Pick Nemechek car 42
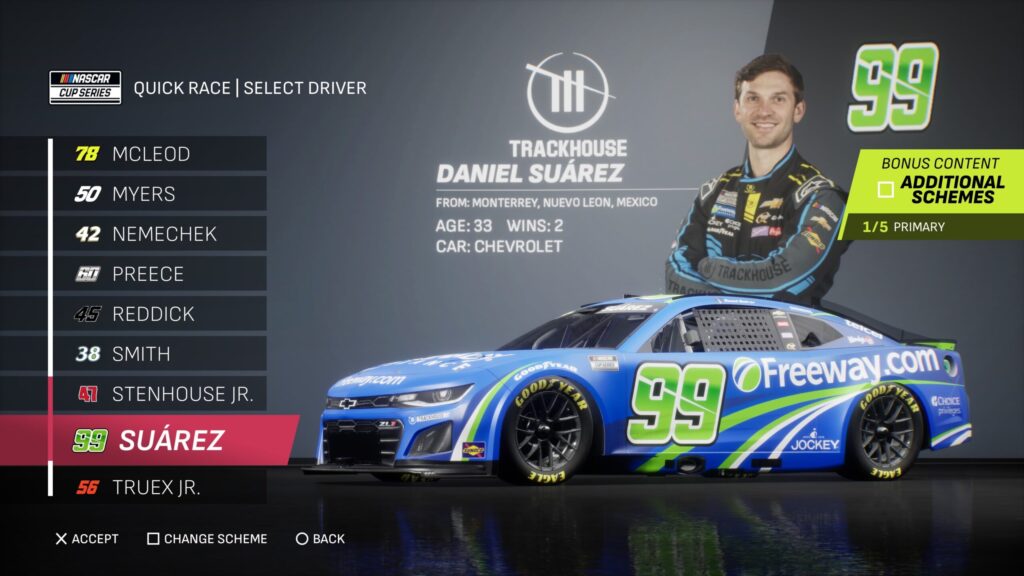The width and height of the screenshot is (1024, 576). pyautogui.click(x=155, y=234)
